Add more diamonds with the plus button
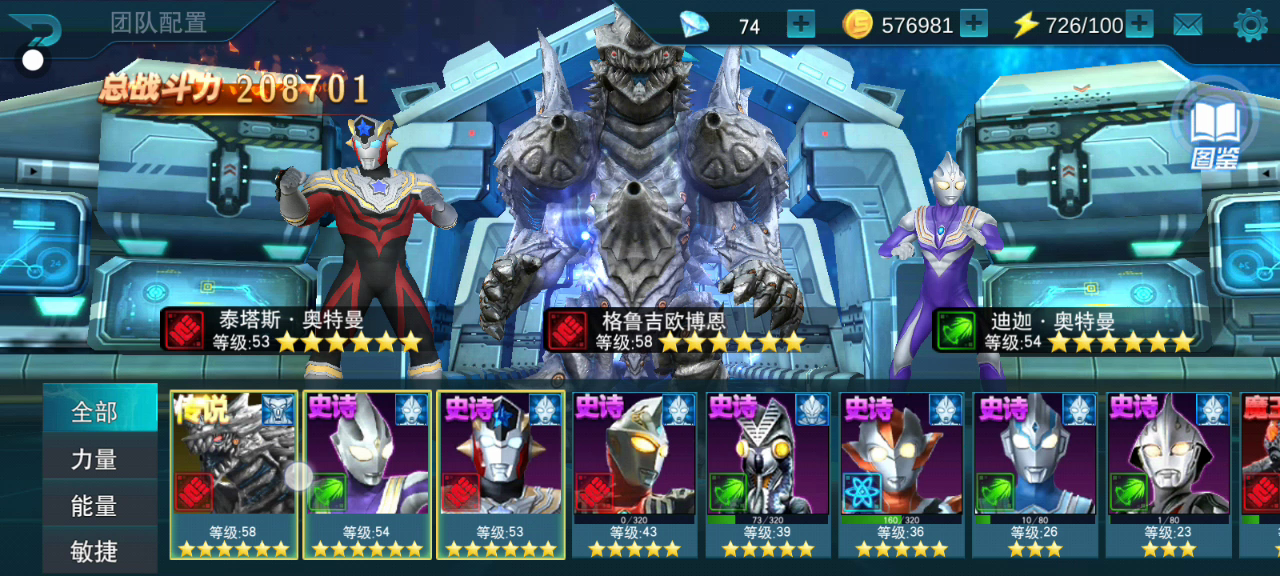1280x576 pixels. coord(801,24)
